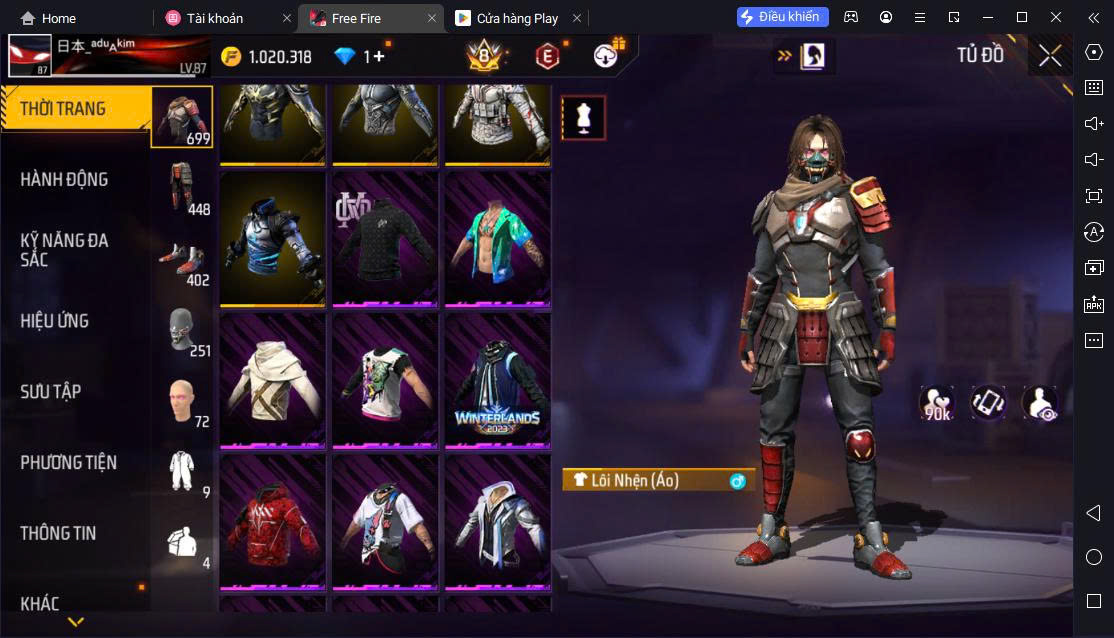The image size is (1114, 638).
Task: Select the blue armored jacket item
Action: [272, 240]
